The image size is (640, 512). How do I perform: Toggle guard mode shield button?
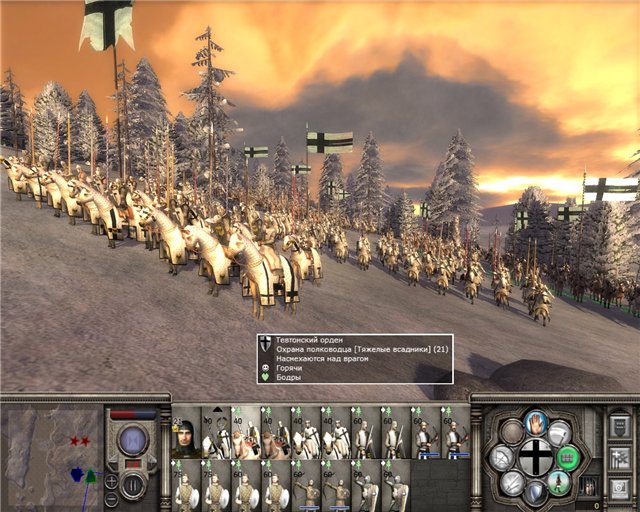(x=537, y=492)
